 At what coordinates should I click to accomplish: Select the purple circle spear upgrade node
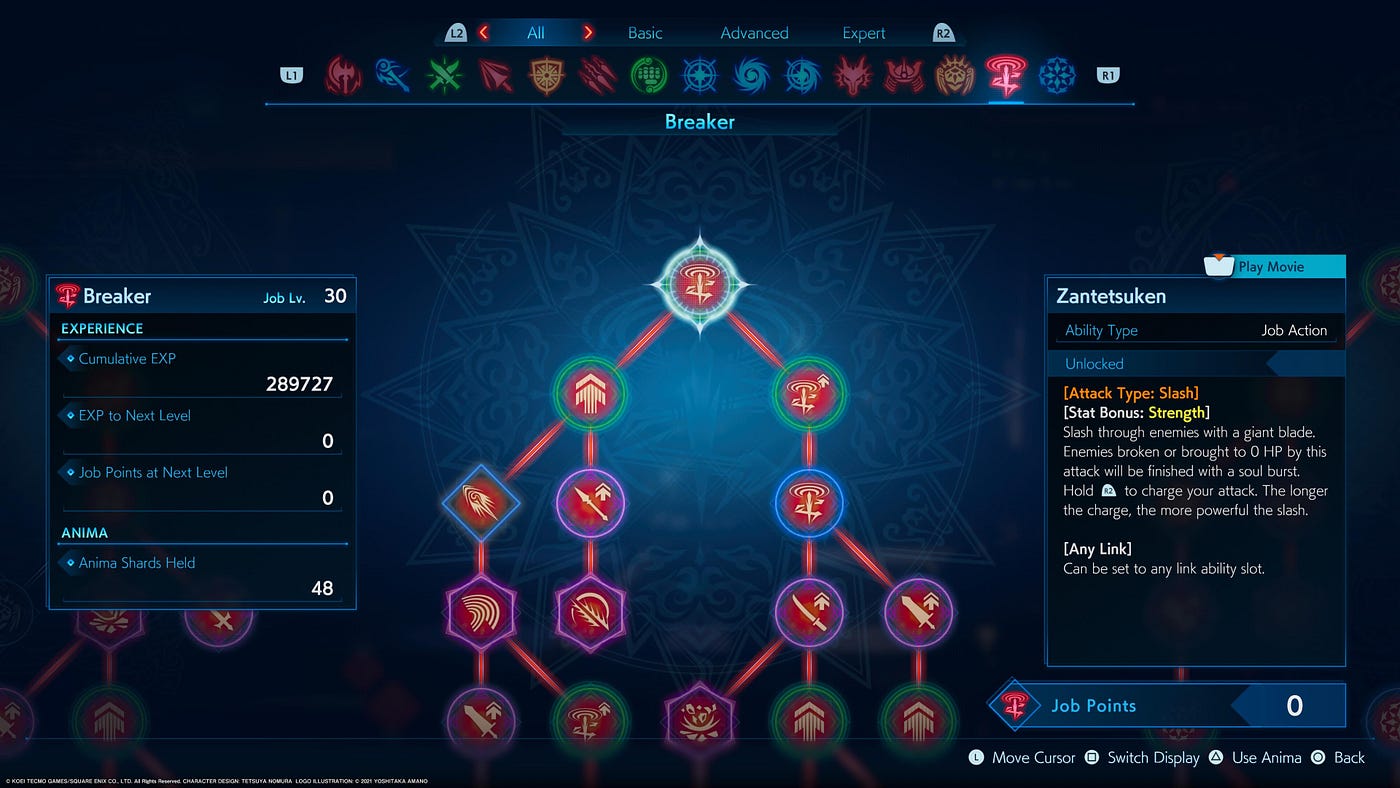(x=590, y=503)
